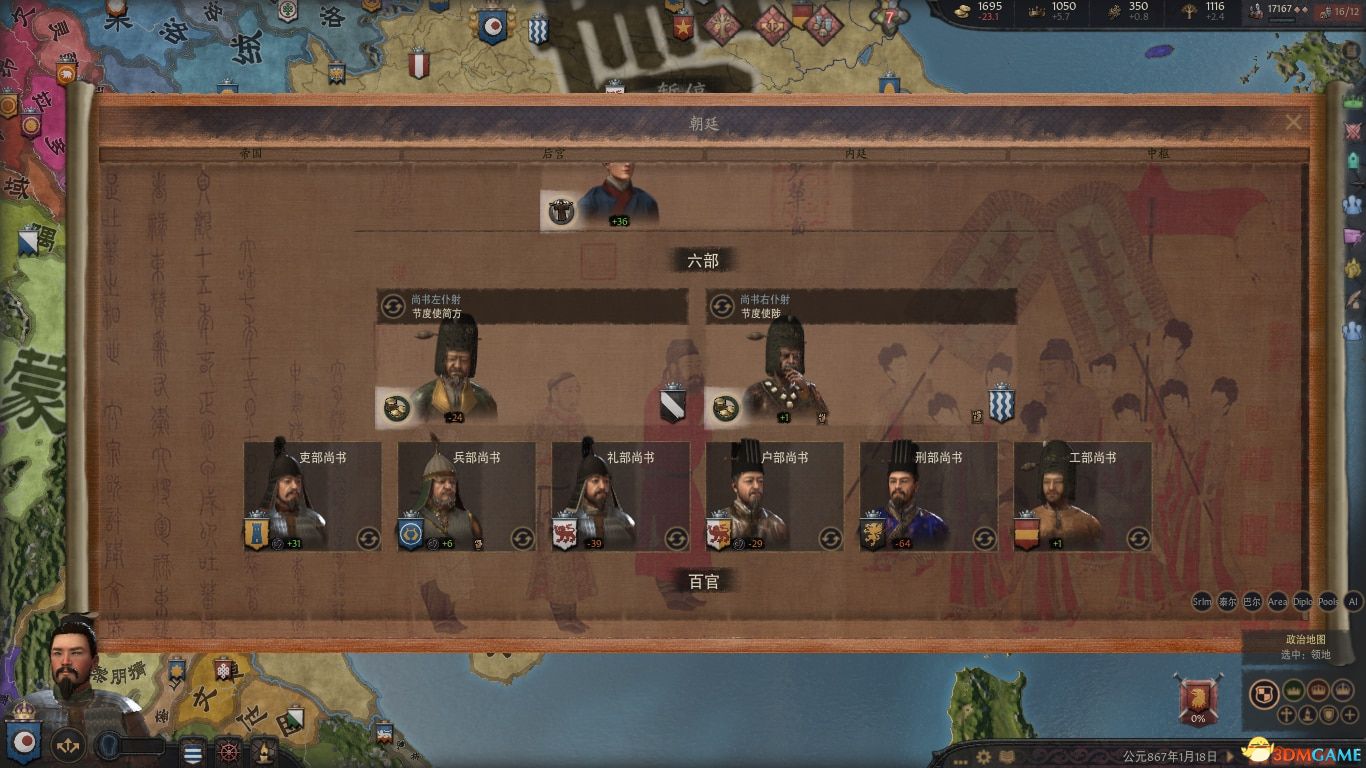Switch to the 帝国 tab

tap(250, 155)
